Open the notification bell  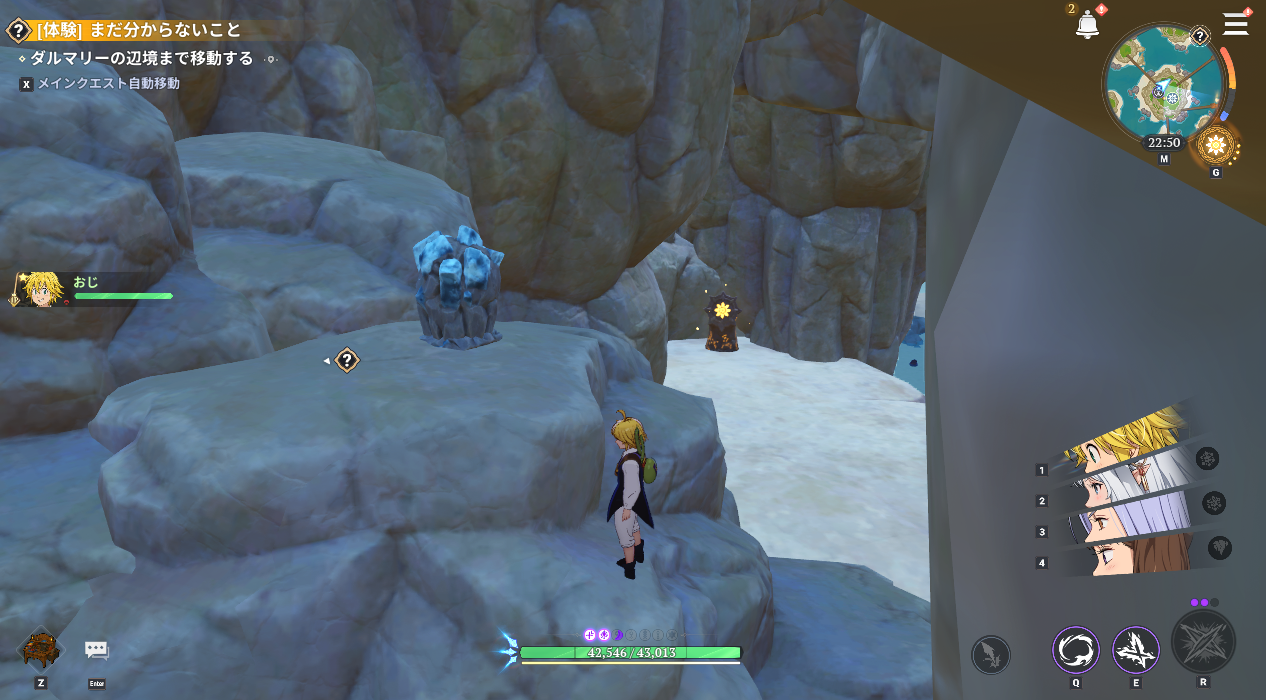click(1087, 26)
